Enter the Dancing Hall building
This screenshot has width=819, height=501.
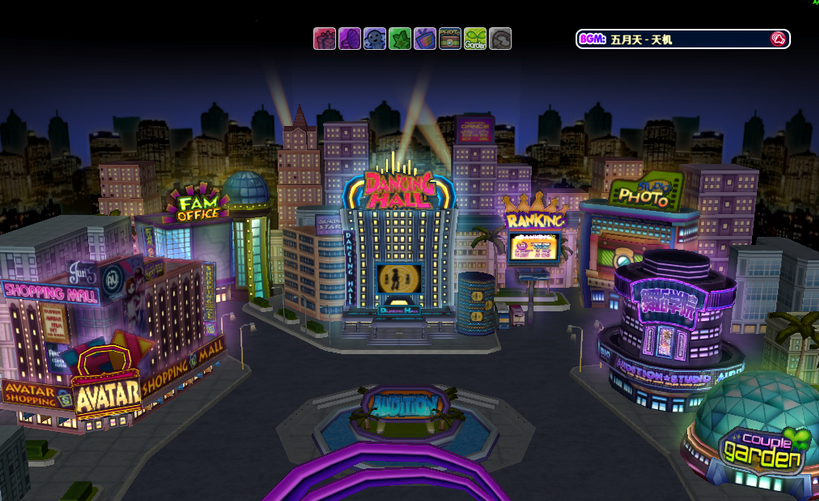(398, 250)
